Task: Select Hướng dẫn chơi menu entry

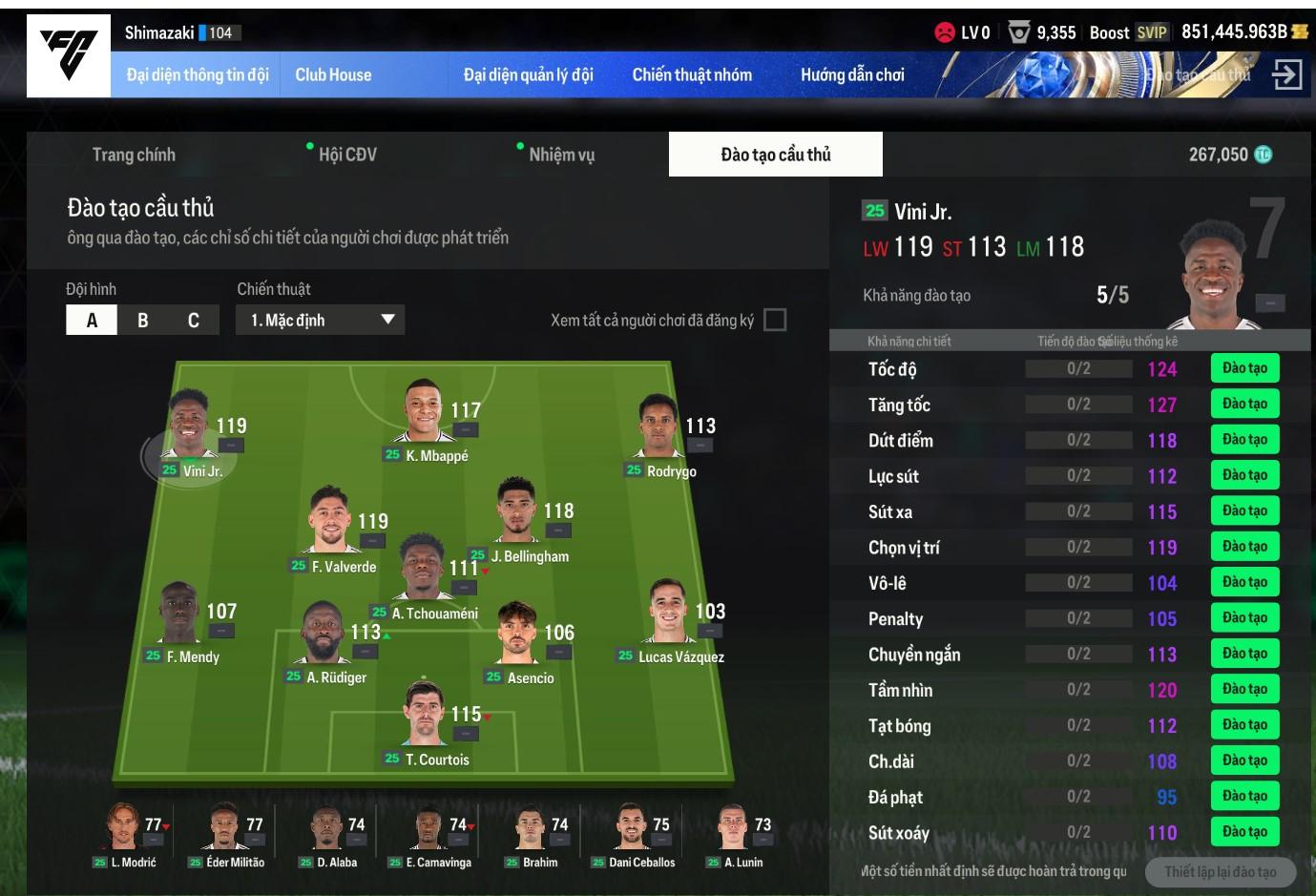Action: click(x=852, y=74)
